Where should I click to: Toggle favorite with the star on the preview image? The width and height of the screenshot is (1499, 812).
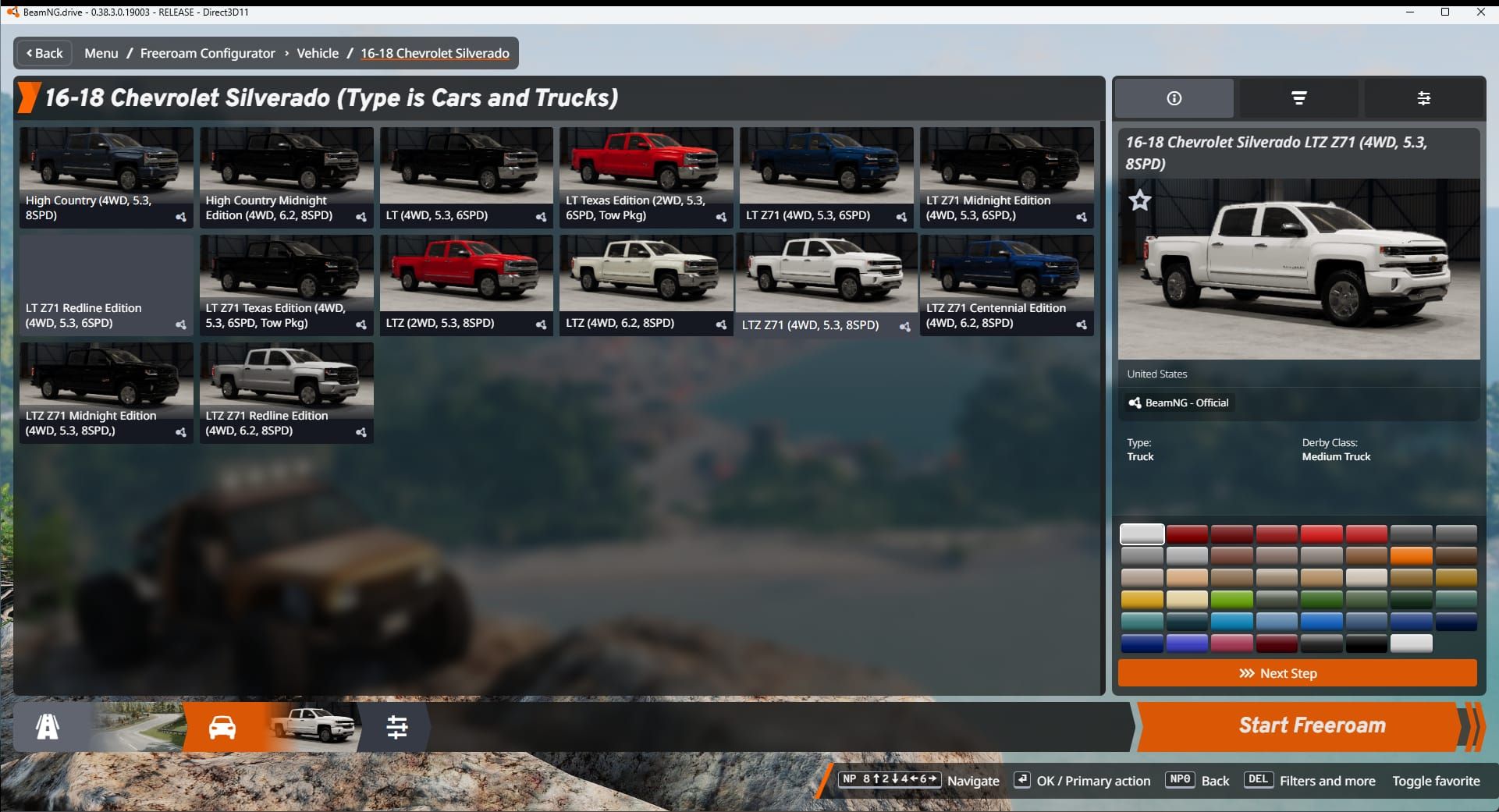[1139, 200]
